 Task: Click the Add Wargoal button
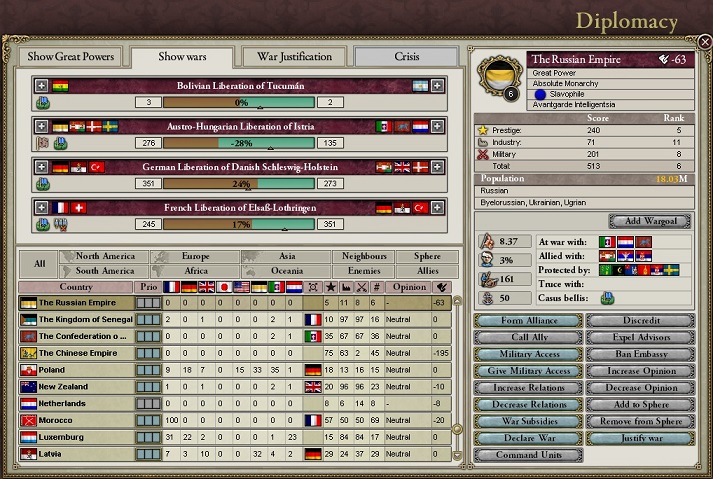[650, 221]
